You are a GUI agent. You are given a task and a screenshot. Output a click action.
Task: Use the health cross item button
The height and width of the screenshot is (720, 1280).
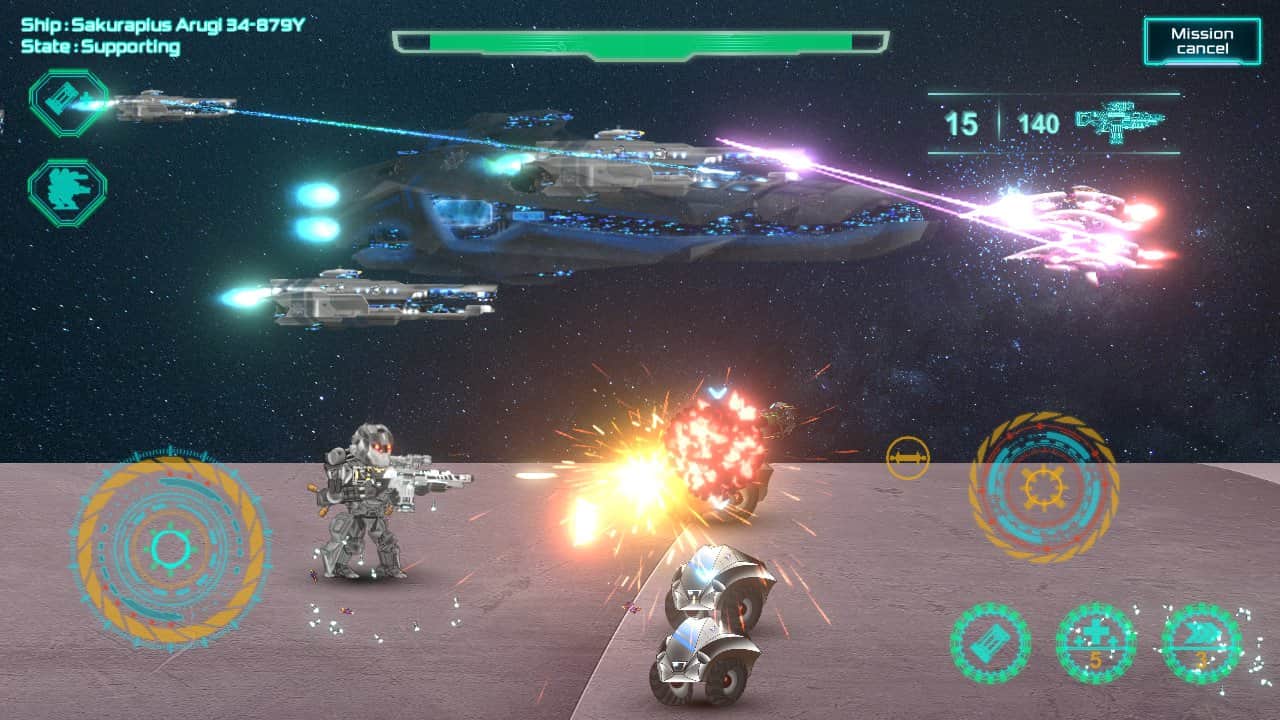tap(1096, 643)
